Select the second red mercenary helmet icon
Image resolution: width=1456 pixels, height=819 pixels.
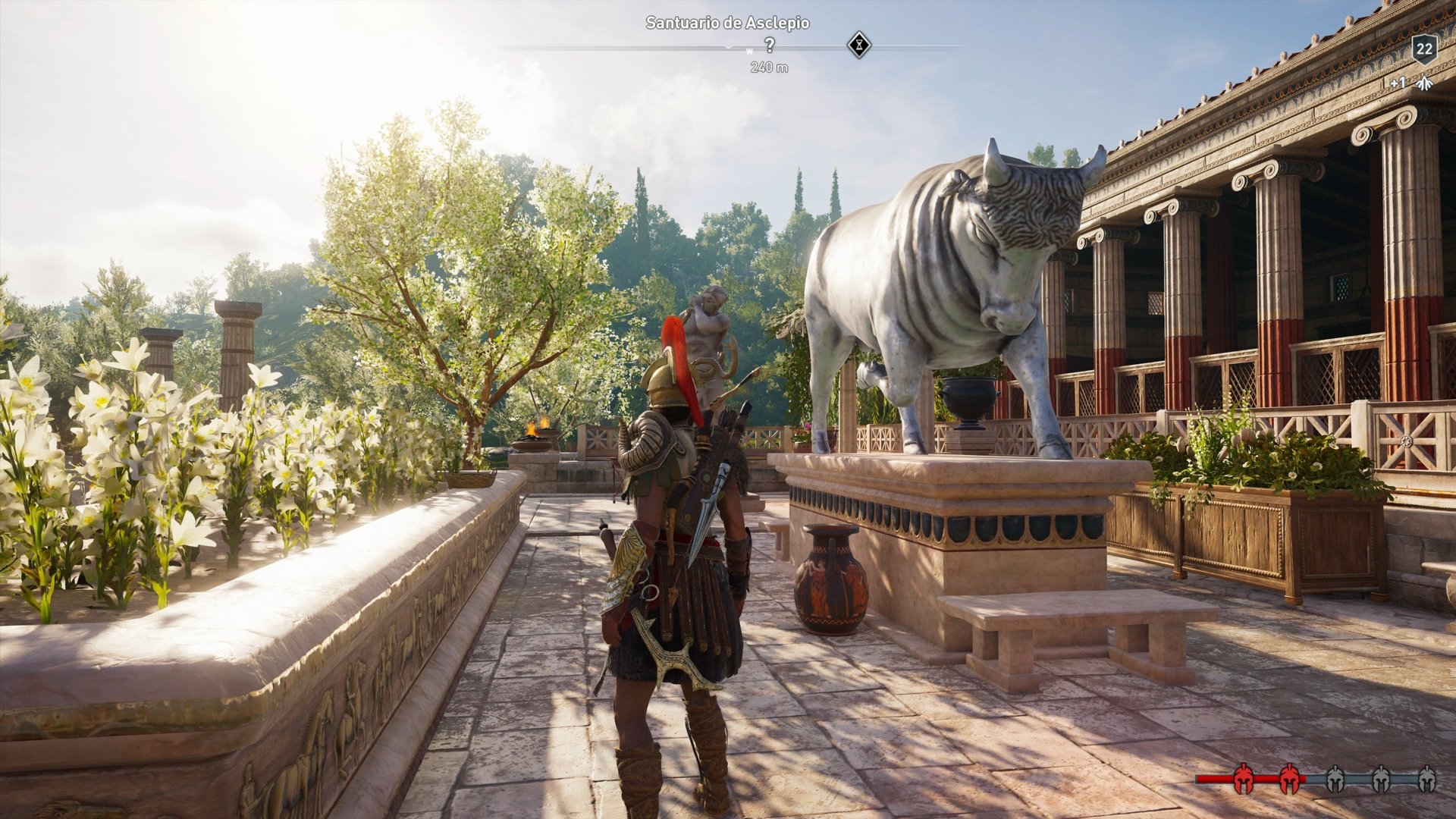tap(1290, 779)
